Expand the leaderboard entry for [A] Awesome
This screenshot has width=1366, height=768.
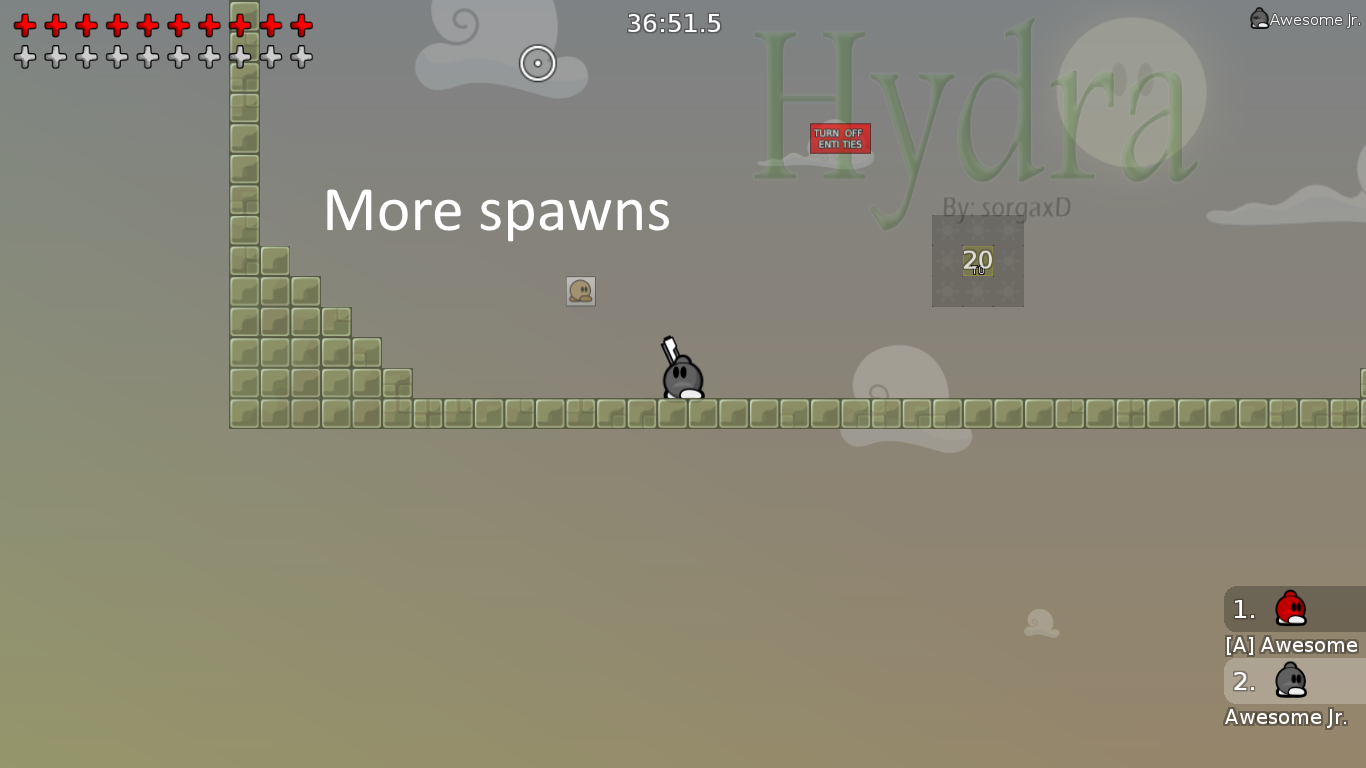[1290, 645]
